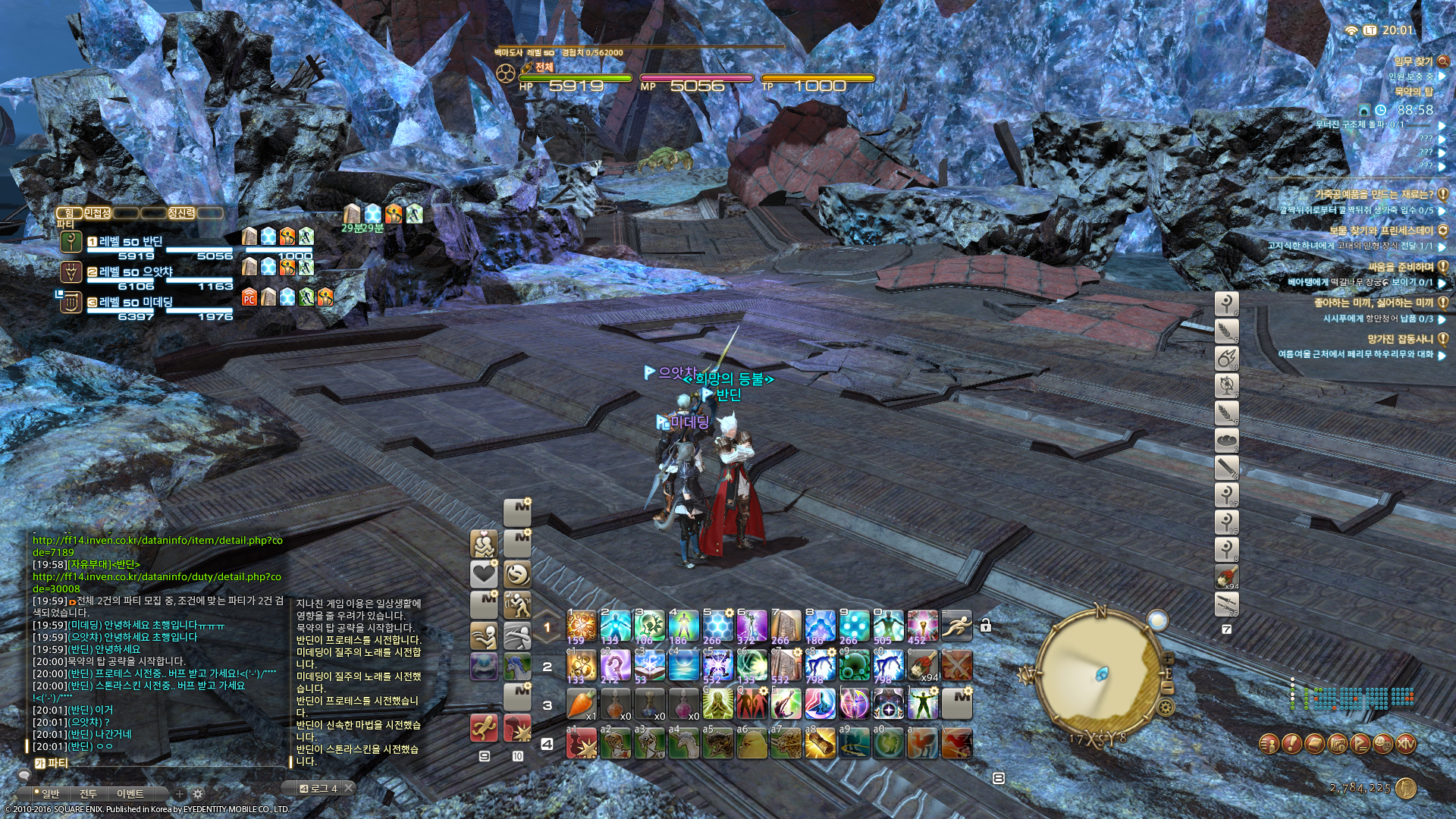1456x819 pixels.
Task: Close the 로그 4 chat window
Action: pyautogui.click(x=348, y=788)
